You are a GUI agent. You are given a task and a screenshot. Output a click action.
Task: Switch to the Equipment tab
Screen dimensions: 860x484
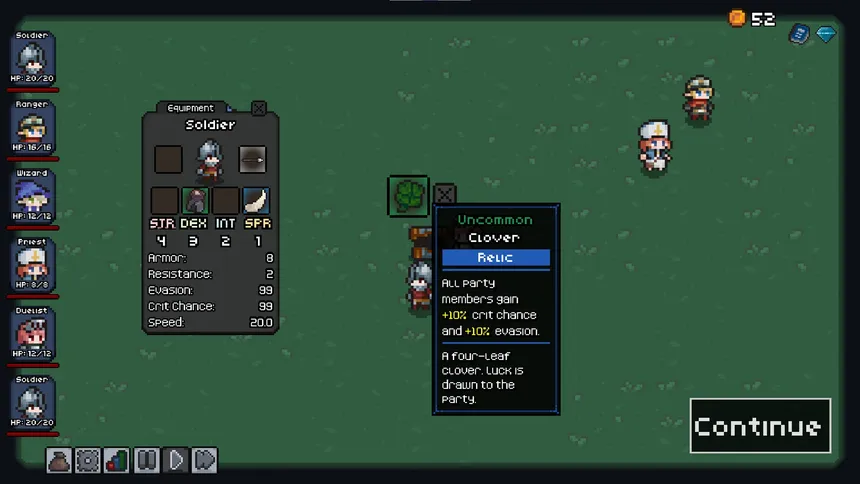click(x=191, y=108)
